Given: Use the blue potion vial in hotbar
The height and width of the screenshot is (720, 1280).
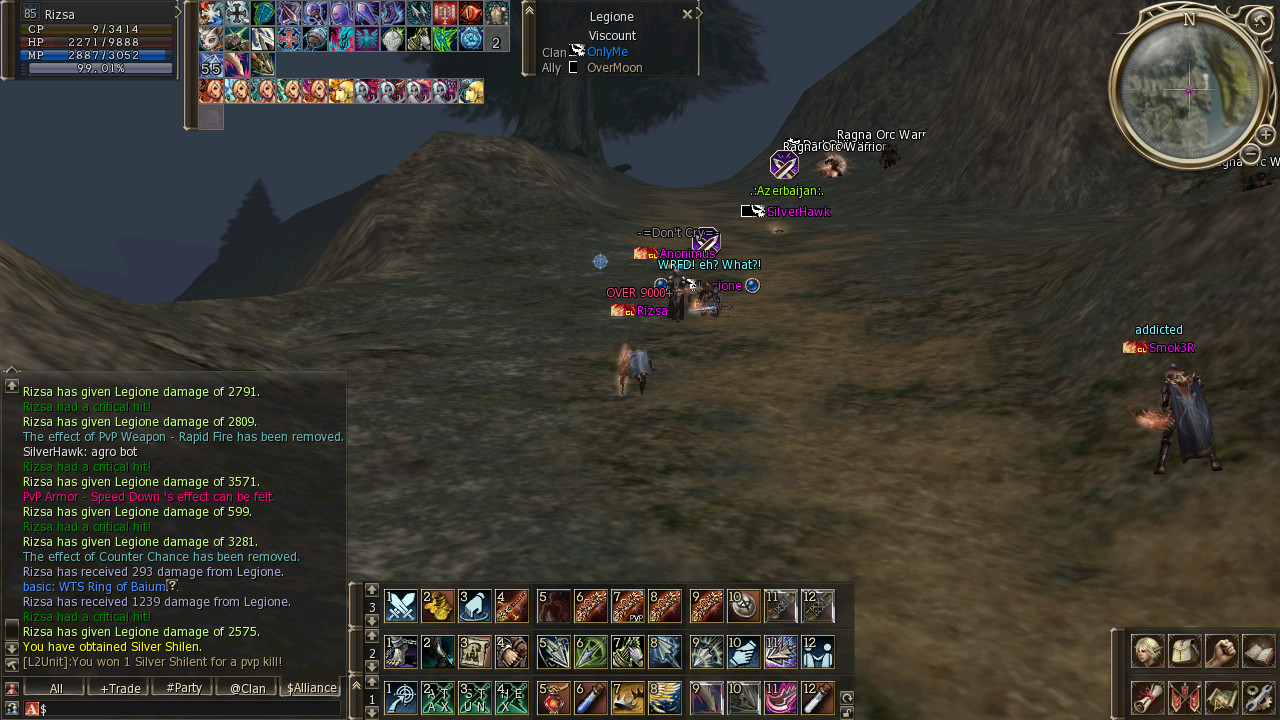Looking at the screenshot, I should [591, 698].
